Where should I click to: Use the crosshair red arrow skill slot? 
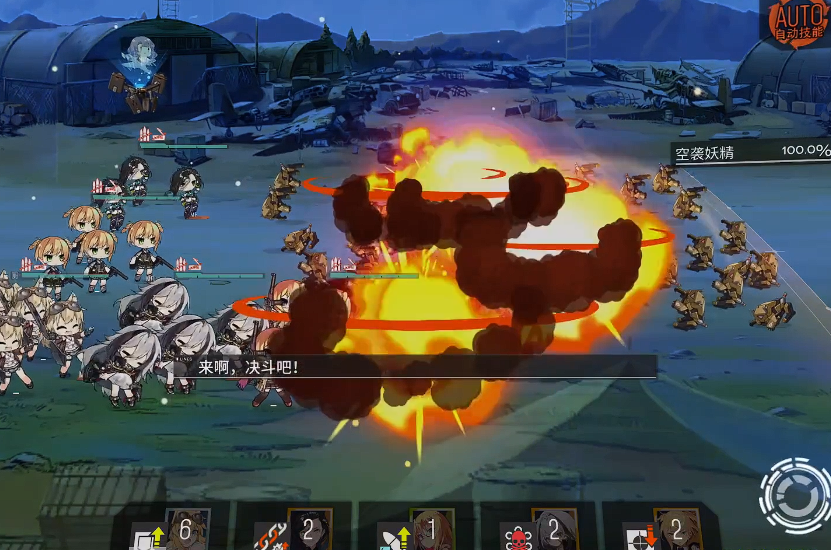pyautogui.click(x=662, y=530)
